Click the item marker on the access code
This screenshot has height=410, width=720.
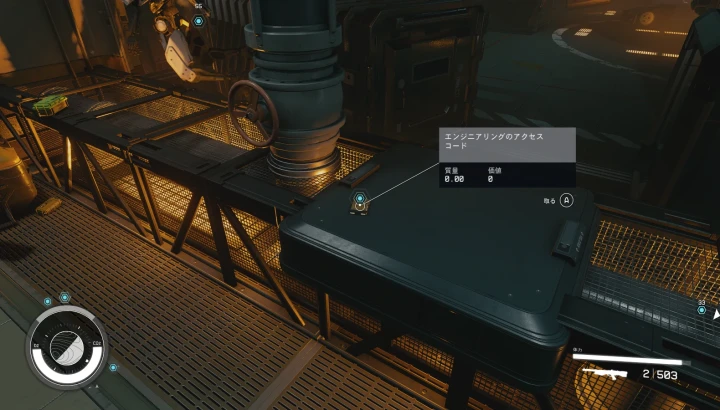coord(360,199)
